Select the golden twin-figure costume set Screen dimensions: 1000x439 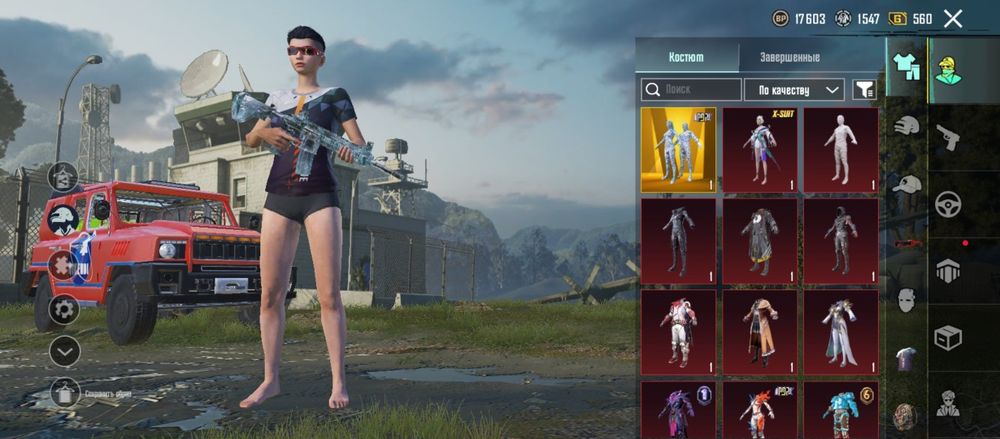tap(678, 149)
